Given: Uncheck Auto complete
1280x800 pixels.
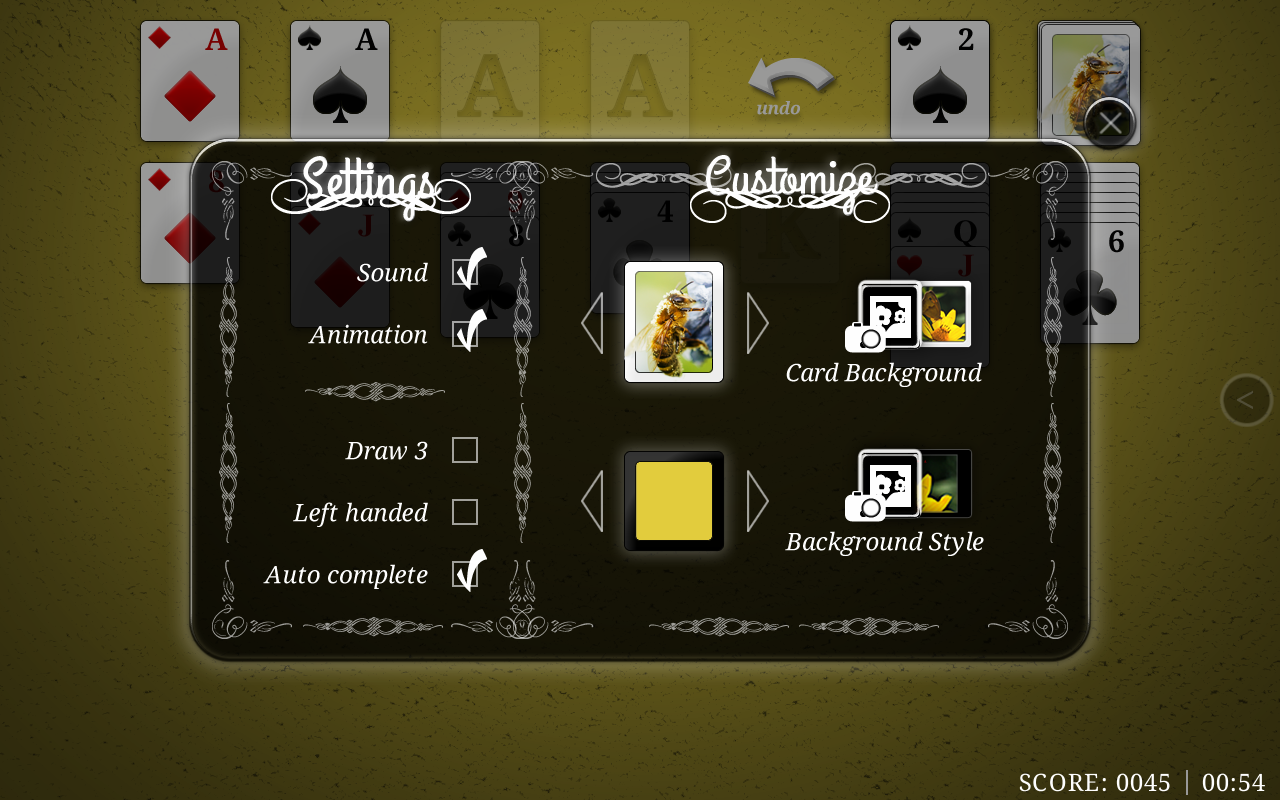Looking at the screenshot, I should [464, 573].
